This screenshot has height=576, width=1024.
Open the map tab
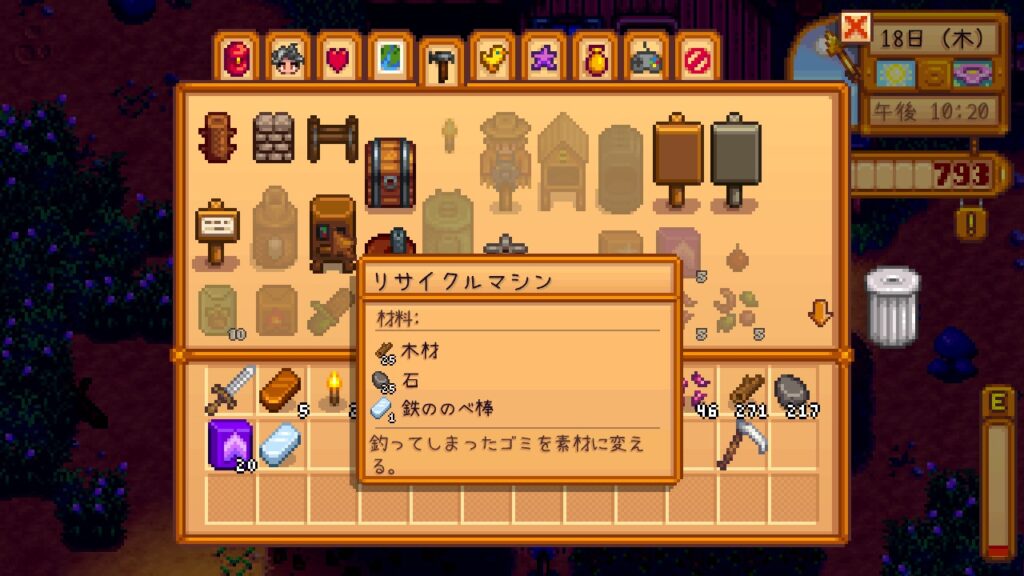389,58
